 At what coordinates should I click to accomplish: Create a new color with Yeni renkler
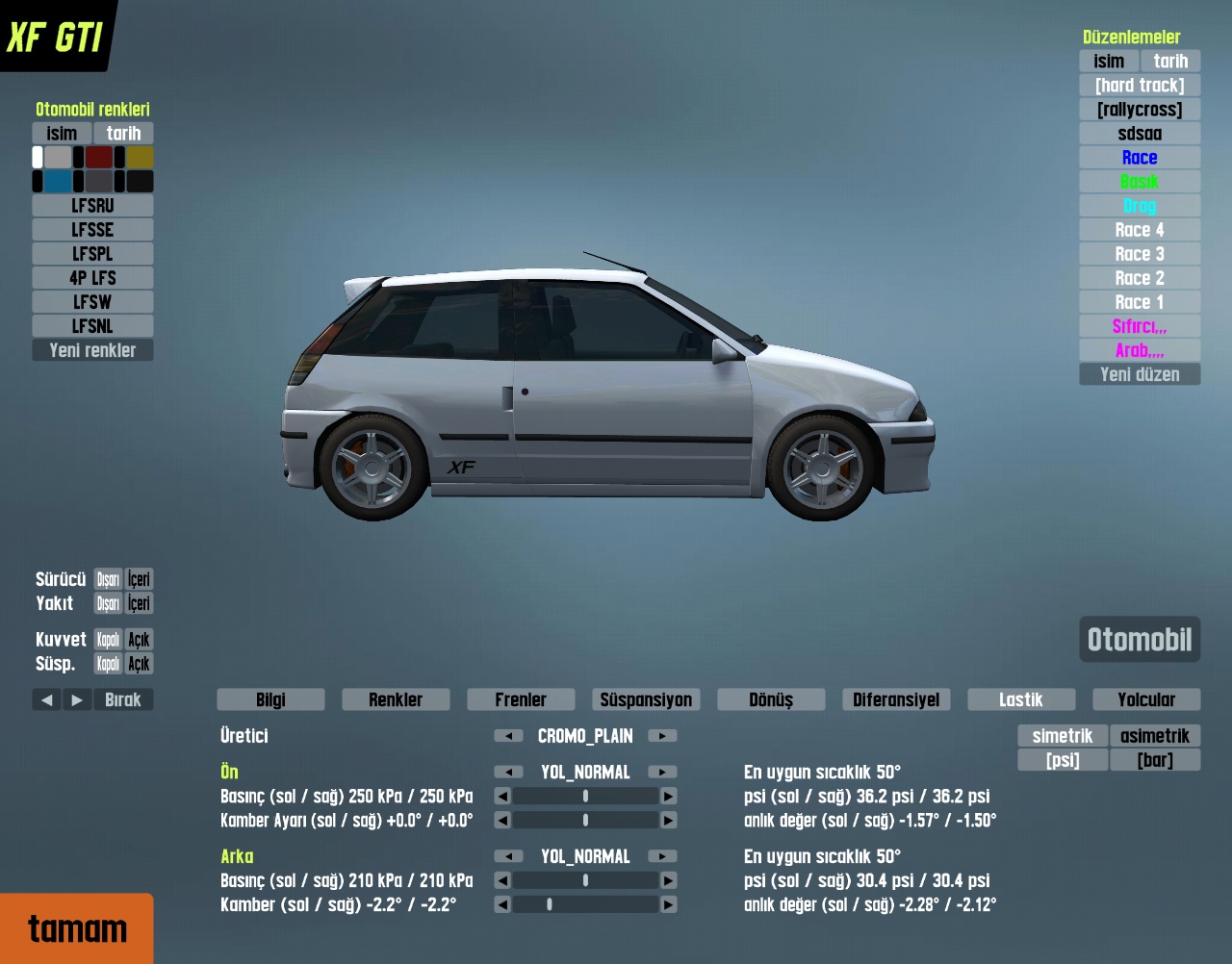tap(92, 350)
